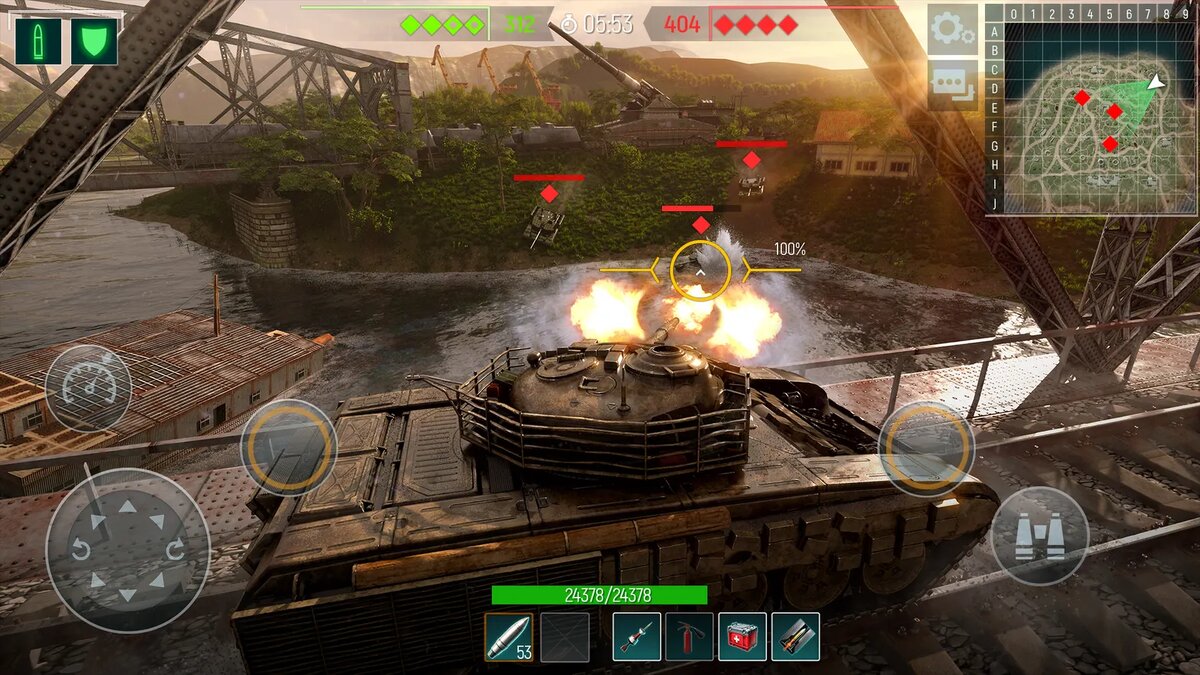Activate the binoculars zoom button
The height and width of the screenshot is (675, 1200).
coord(1039,536)
